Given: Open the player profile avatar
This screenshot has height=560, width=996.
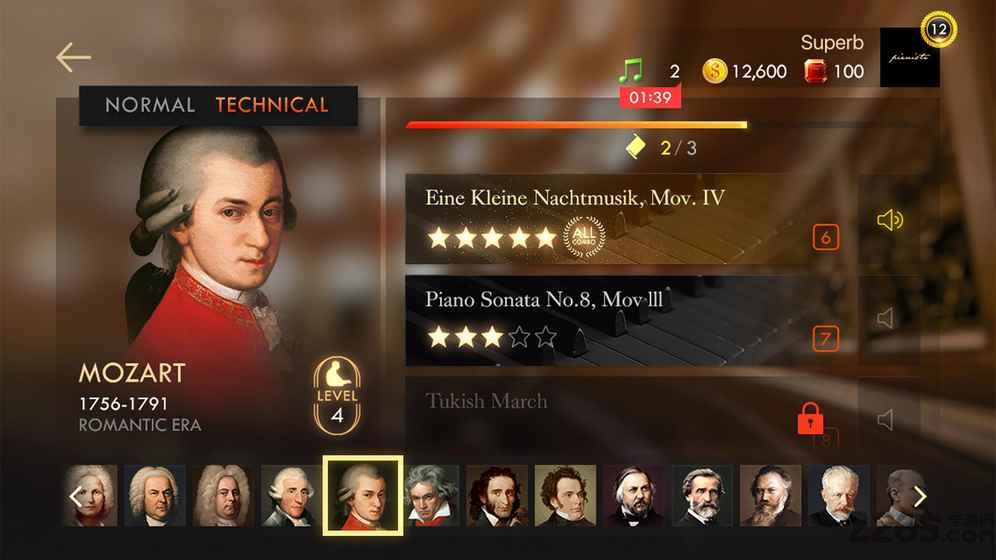Looking at the screenshot, I should 909,57.
